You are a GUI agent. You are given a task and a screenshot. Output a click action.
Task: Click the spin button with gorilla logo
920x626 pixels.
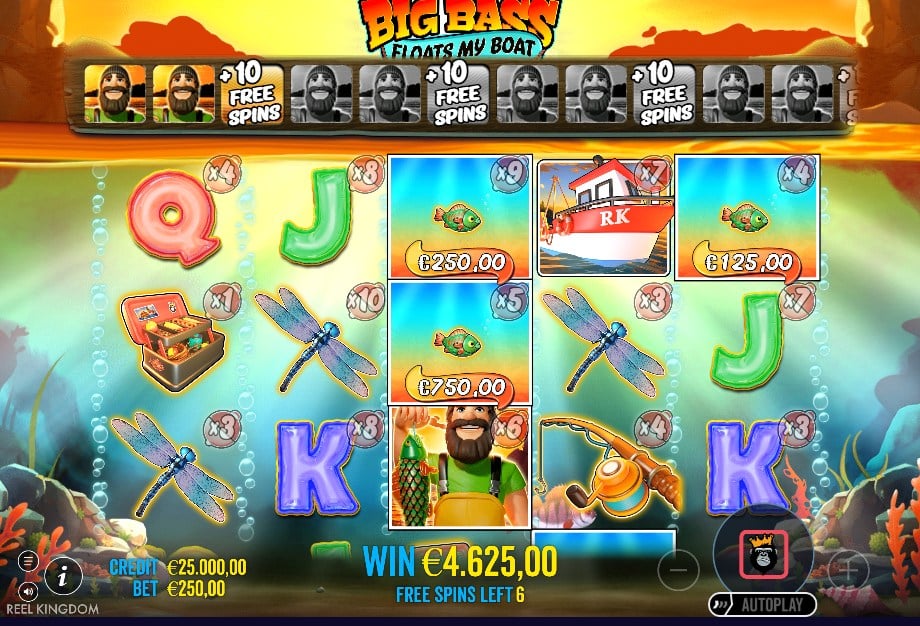(x=762, y=555)
